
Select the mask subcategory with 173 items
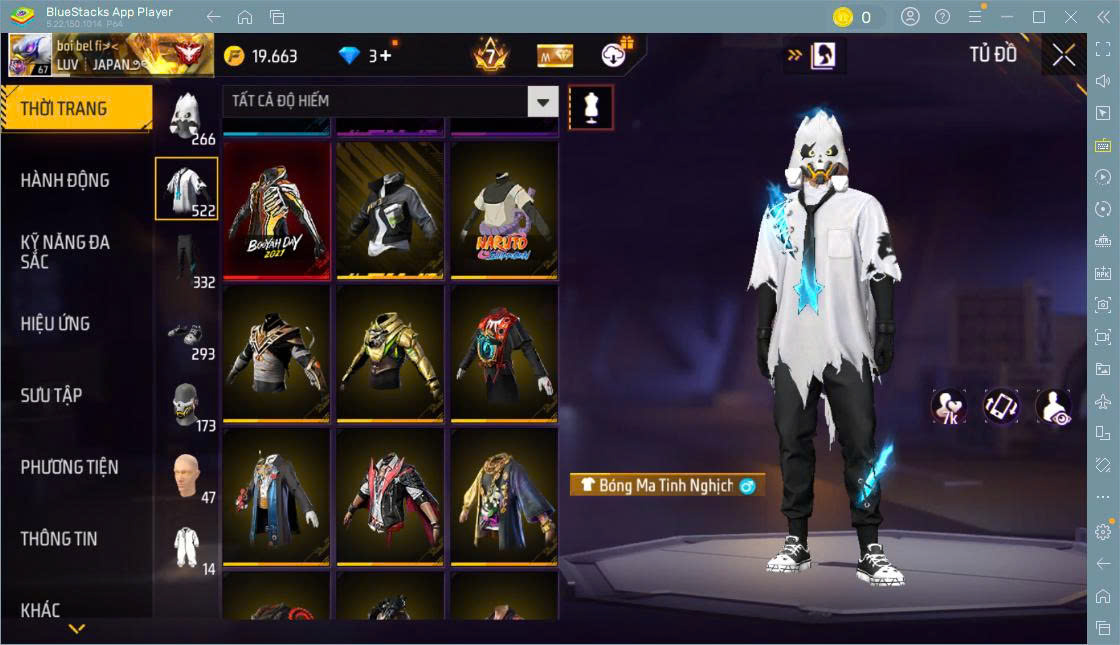click(186, 405)
